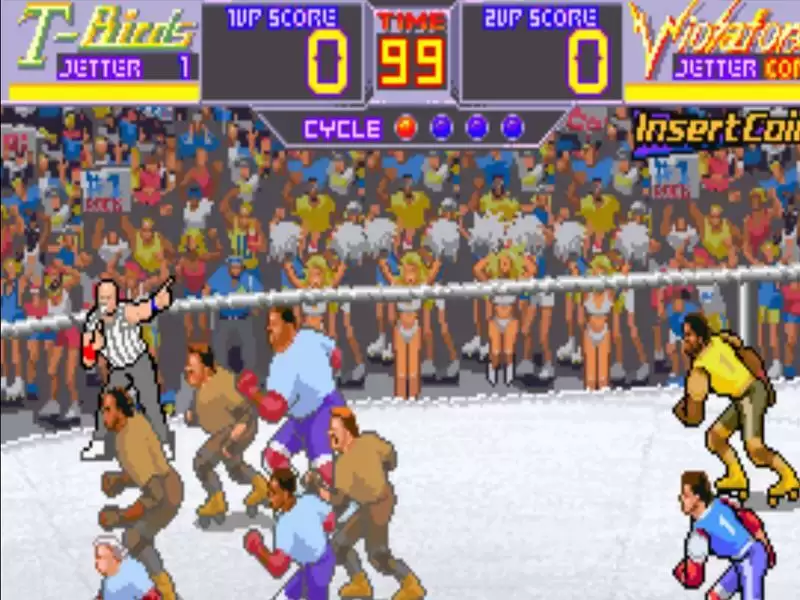Click the T-Birds team logo
The width and height of the screenshot is (800, 600).
(x=104, y=29)
